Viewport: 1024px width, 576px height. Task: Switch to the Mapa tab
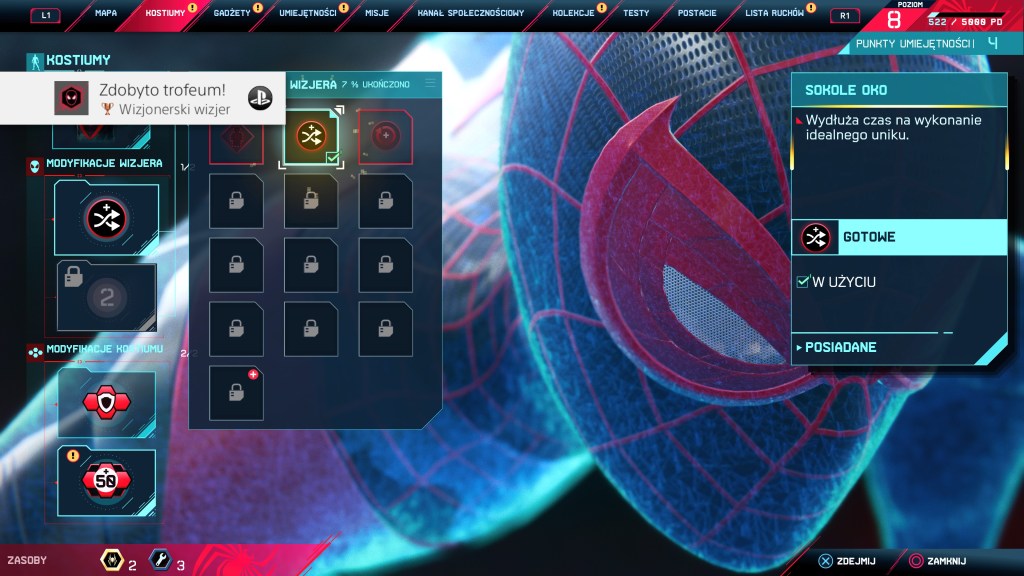coord(106,13)
